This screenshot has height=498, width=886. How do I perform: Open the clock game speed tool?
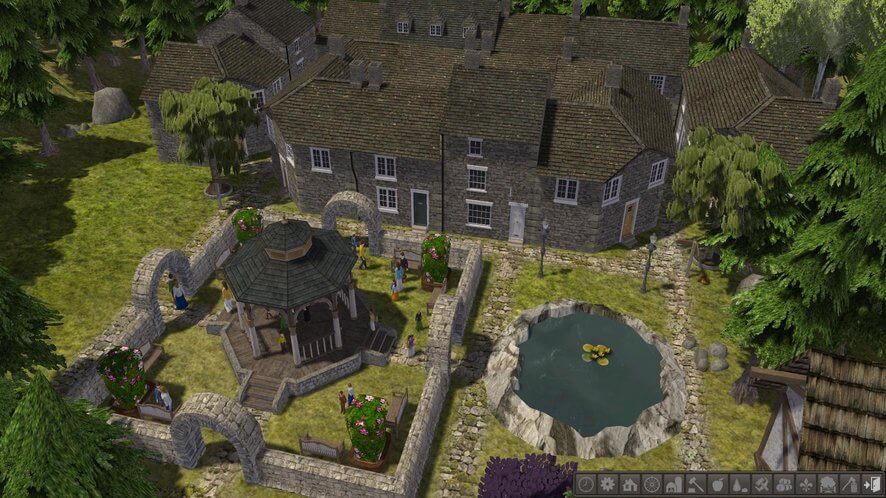(586, 484)
